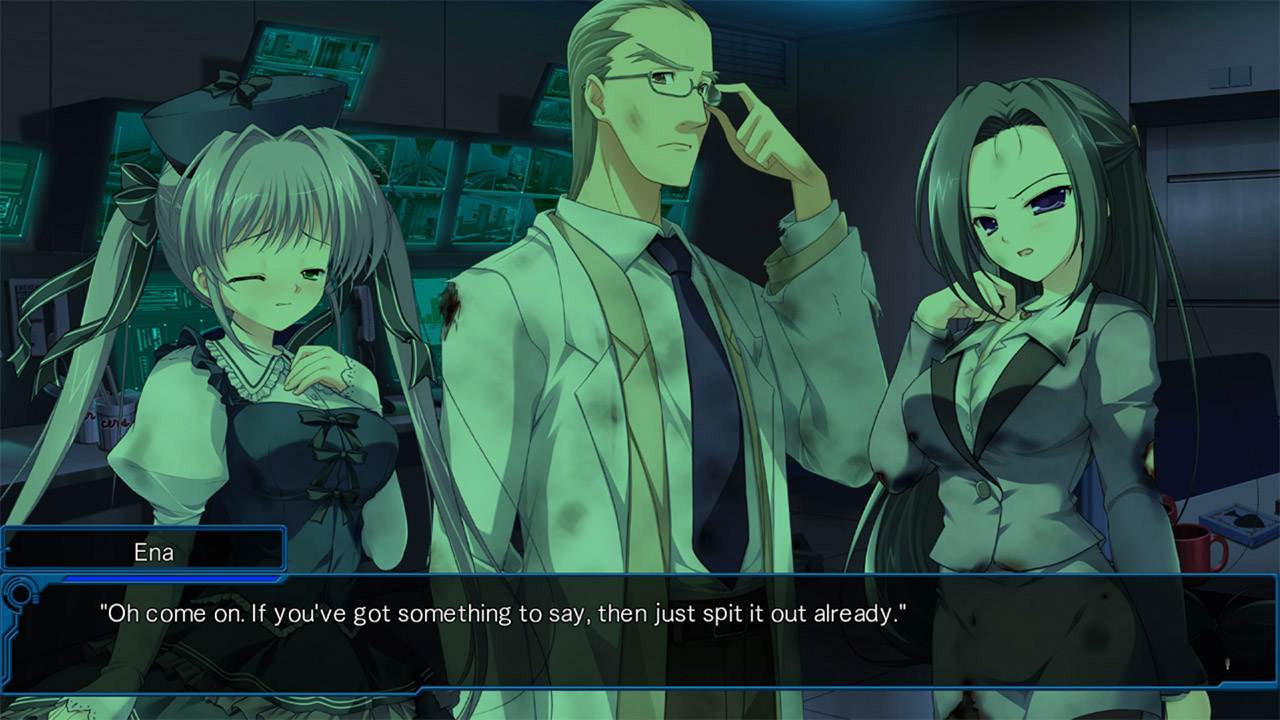Viewport: 1280px width, 720px height.
Task: Click the small marker beside the Ena nameplate
Action: coord(6,548)
